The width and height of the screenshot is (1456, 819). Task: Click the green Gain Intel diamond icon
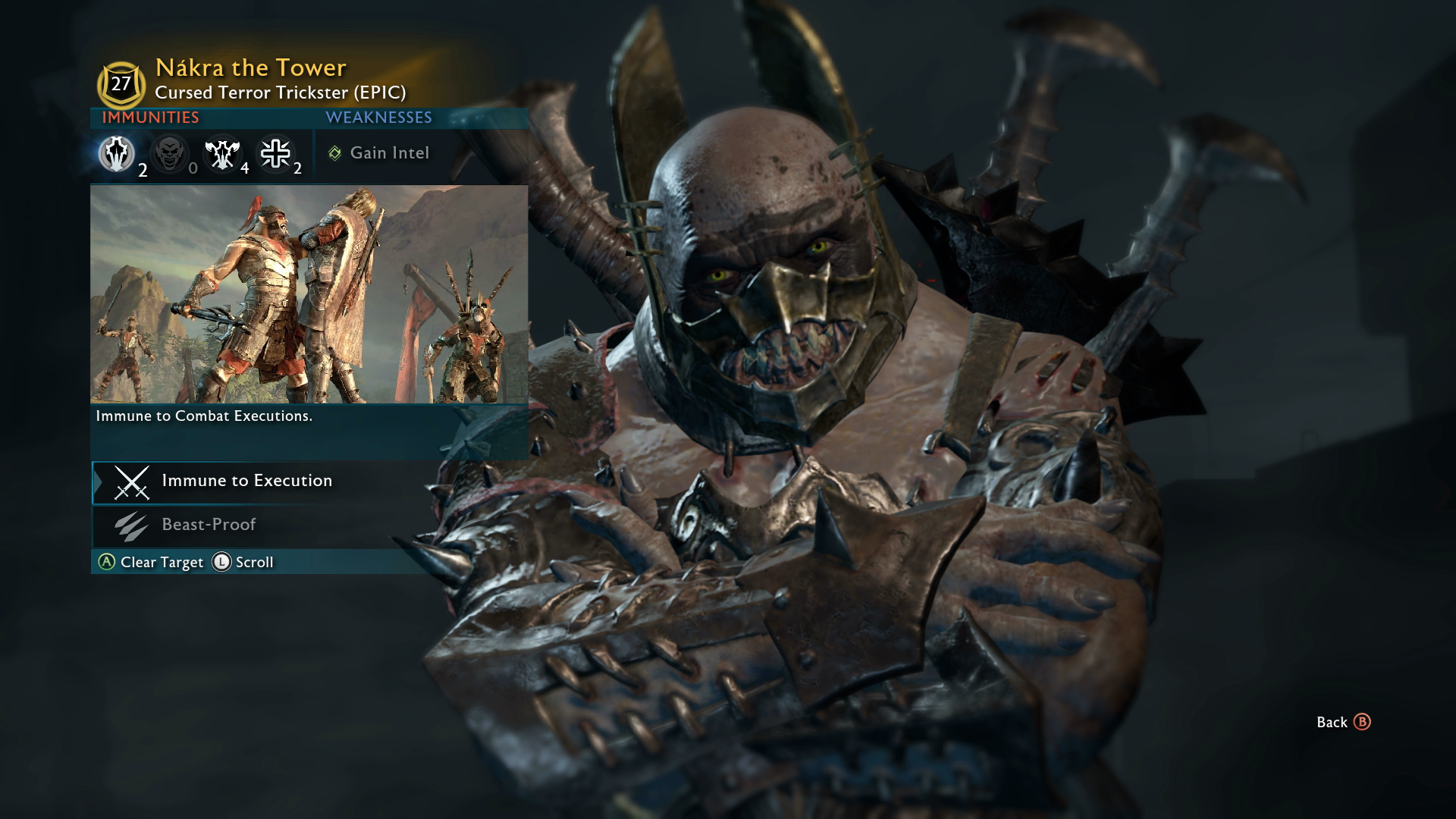(x=333, y=152)
